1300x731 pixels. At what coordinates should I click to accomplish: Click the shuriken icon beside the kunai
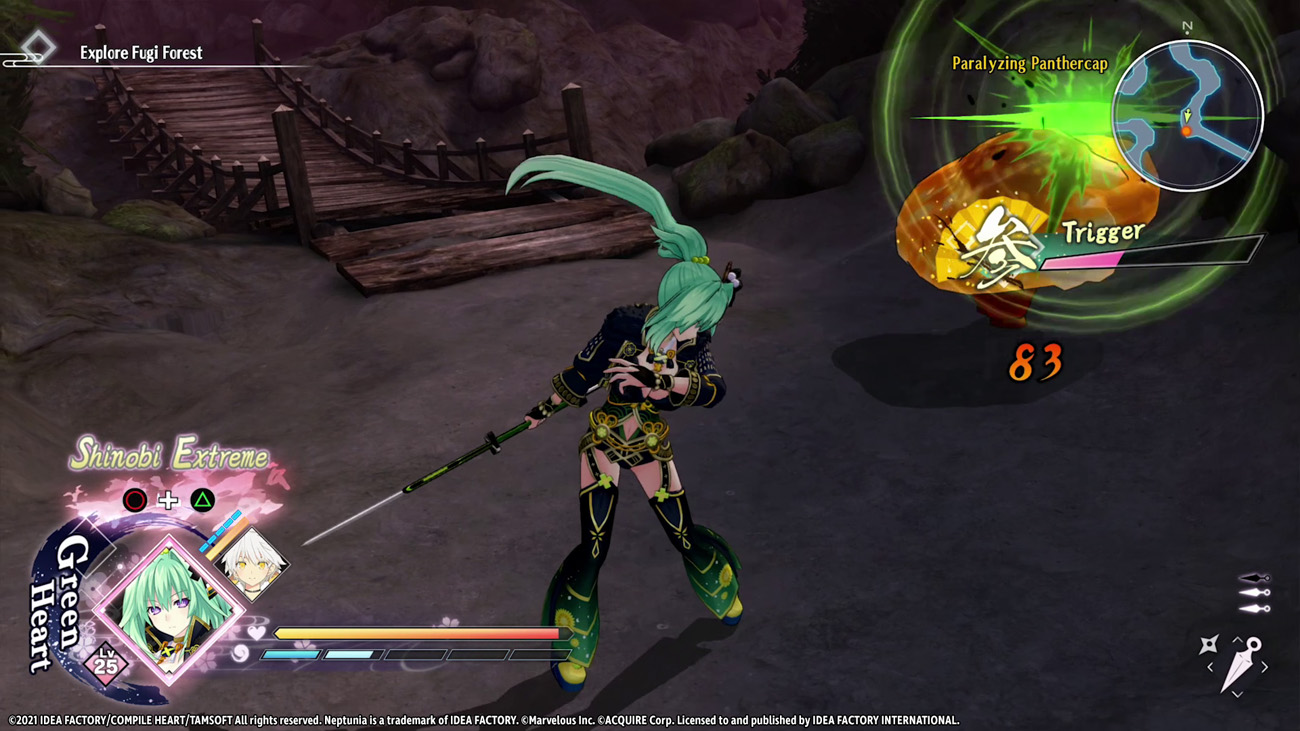point(1208,645)
